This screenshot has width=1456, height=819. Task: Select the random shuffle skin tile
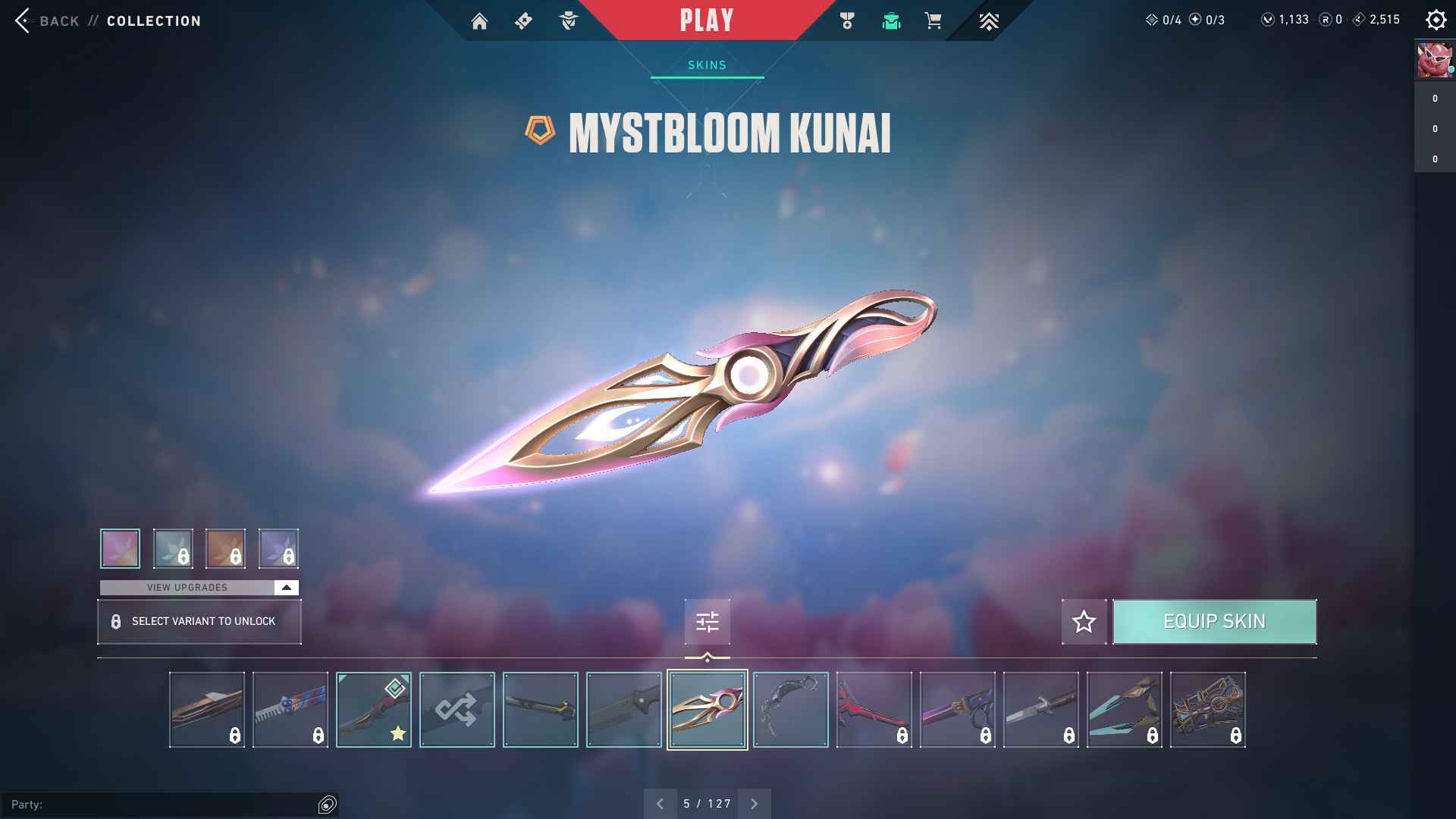(x=457, y=710)
